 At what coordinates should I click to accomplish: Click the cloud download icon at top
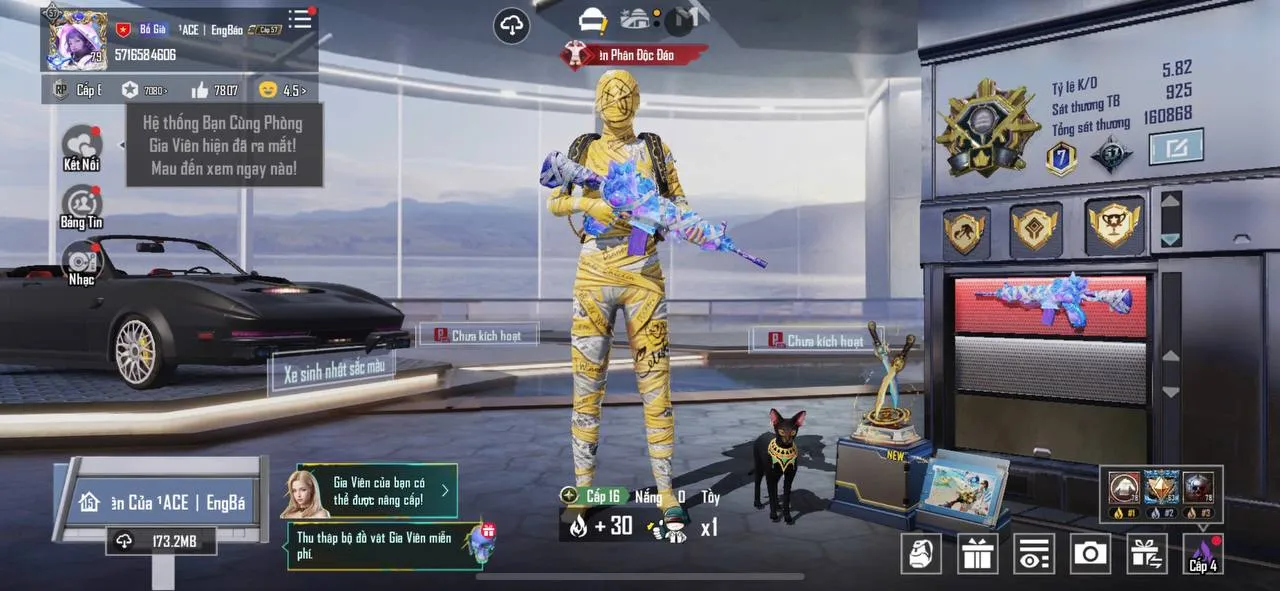(x=512, y=26)
